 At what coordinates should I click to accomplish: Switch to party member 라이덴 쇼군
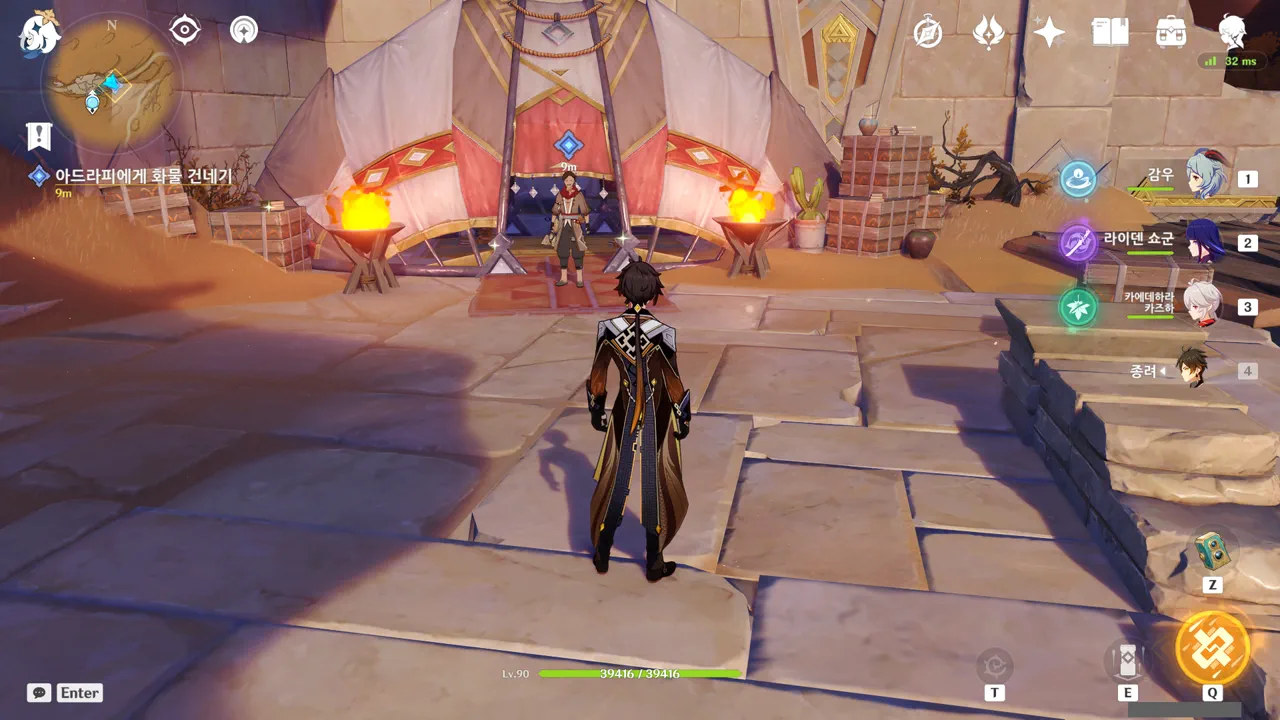1203,241
